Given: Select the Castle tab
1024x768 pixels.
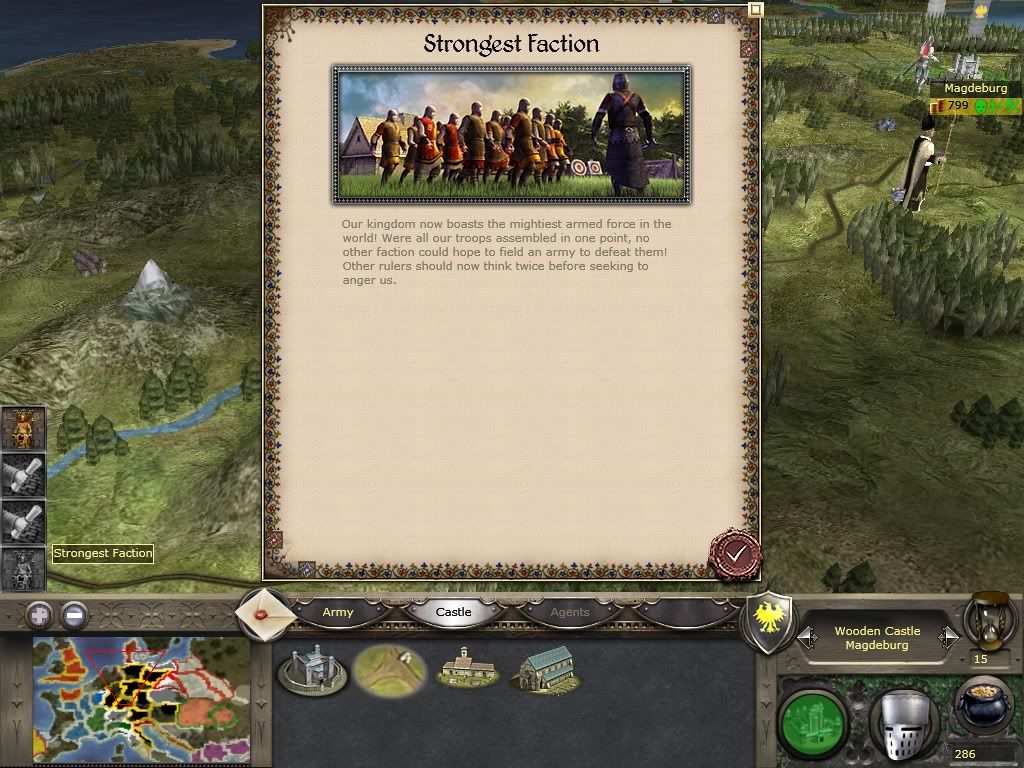Looking at the screenshot, I should (453, 612).
